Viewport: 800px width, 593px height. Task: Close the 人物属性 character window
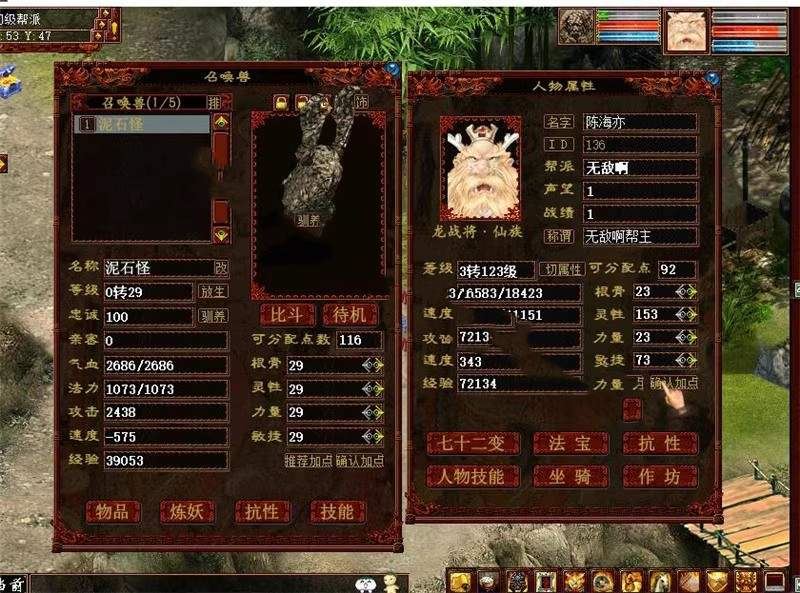(713, 76)
